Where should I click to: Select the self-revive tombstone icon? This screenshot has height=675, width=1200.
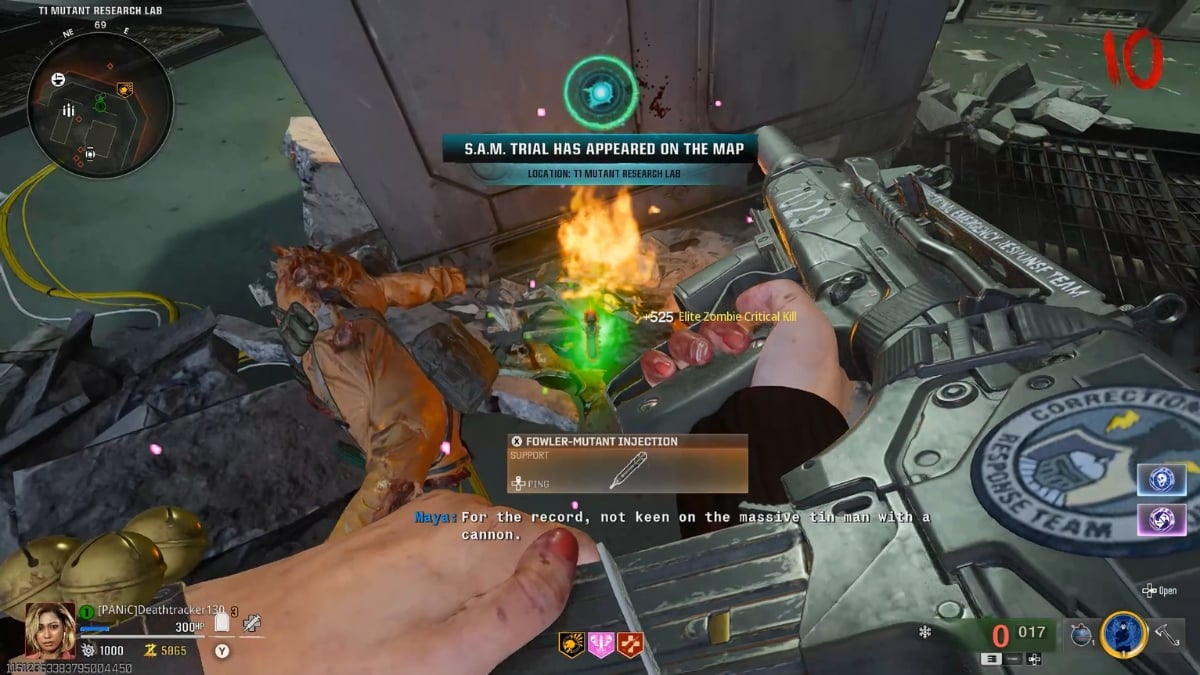pyautogui.click(x=223, y=623)
